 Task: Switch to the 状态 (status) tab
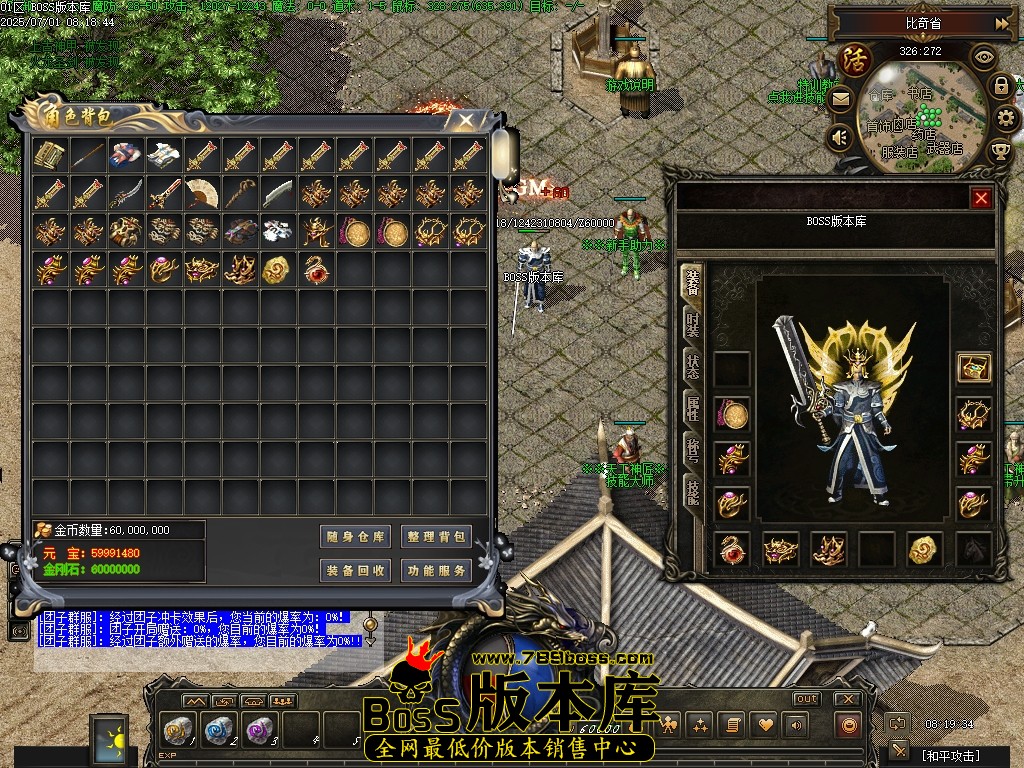pyautogui.click(x=692, y=366)
